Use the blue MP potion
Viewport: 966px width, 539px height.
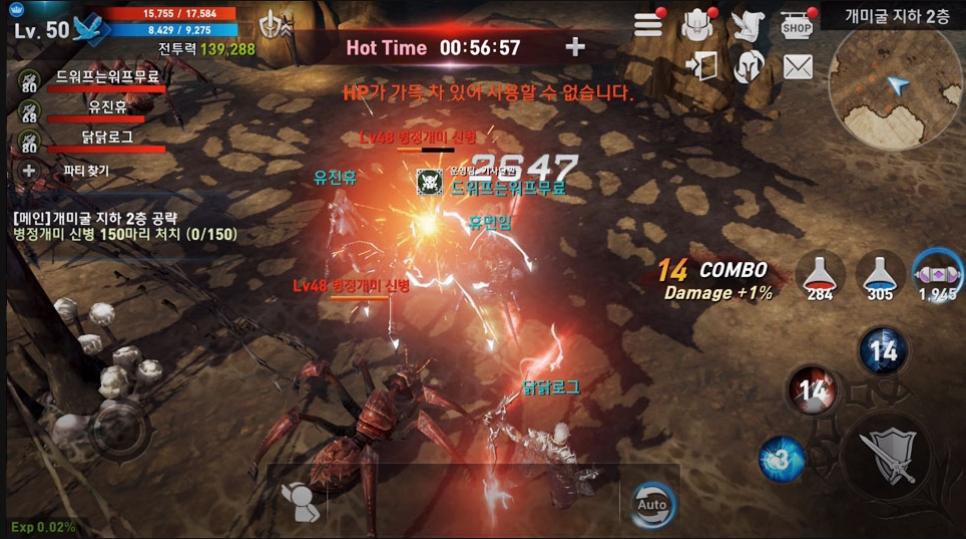click(879, 274)
